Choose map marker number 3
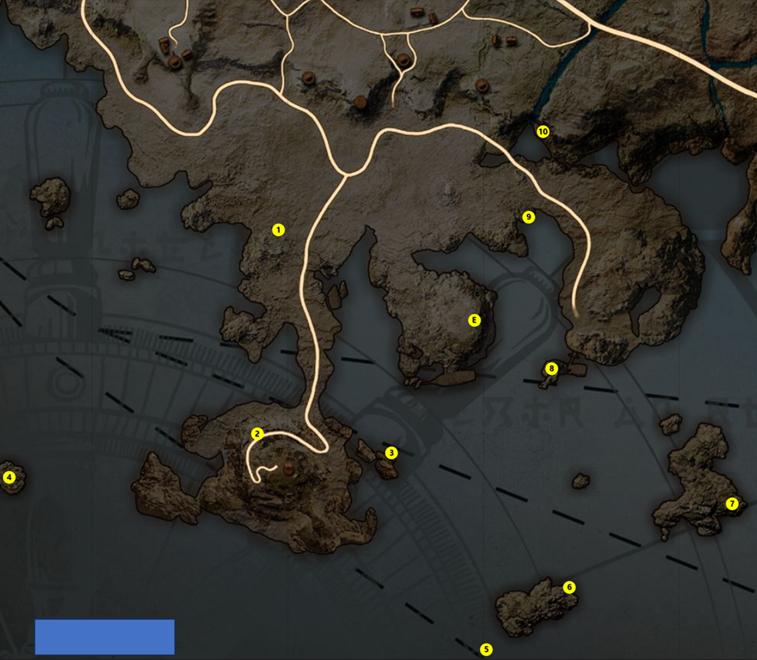 tap(391, 453)
